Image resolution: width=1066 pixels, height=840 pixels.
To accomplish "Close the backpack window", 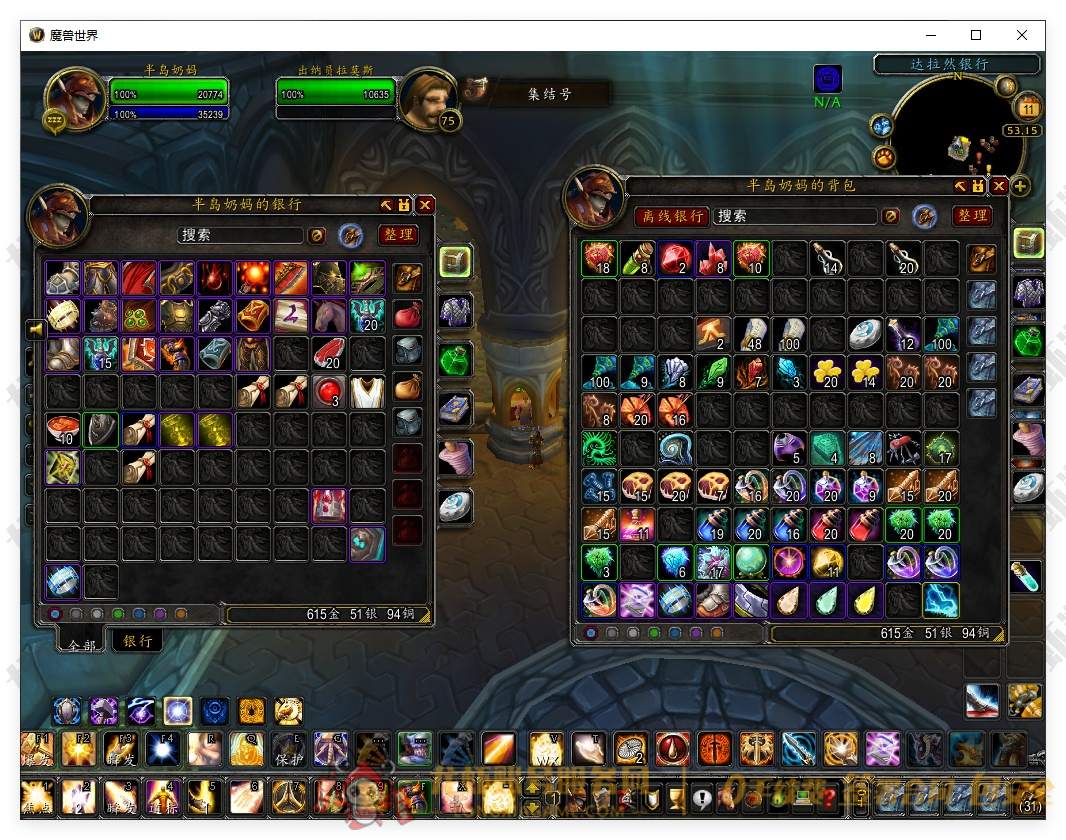I will pyautogui.click(x=999, y=186).
